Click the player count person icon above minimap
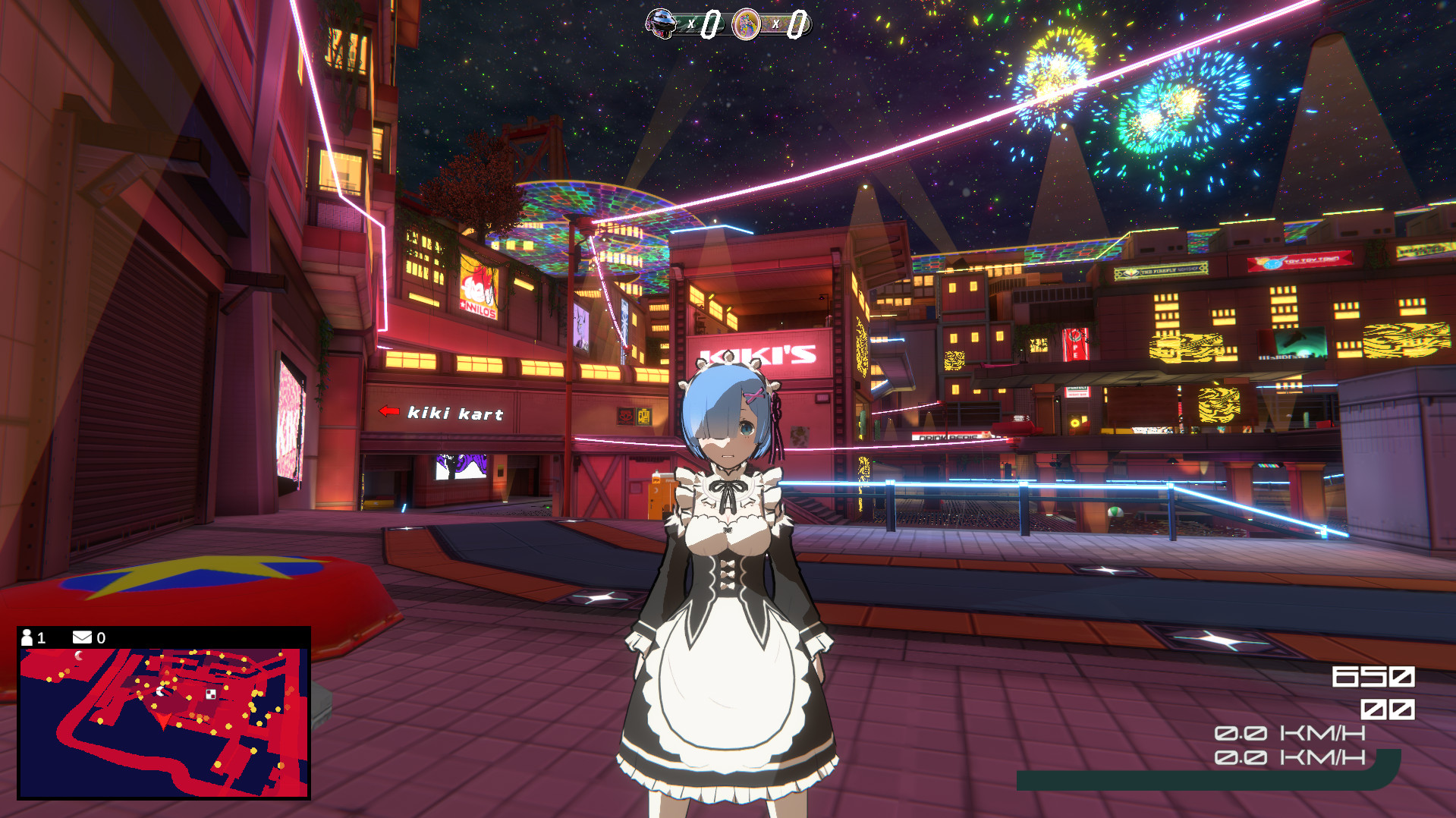1456x818 pixels. tap(28, 637)
